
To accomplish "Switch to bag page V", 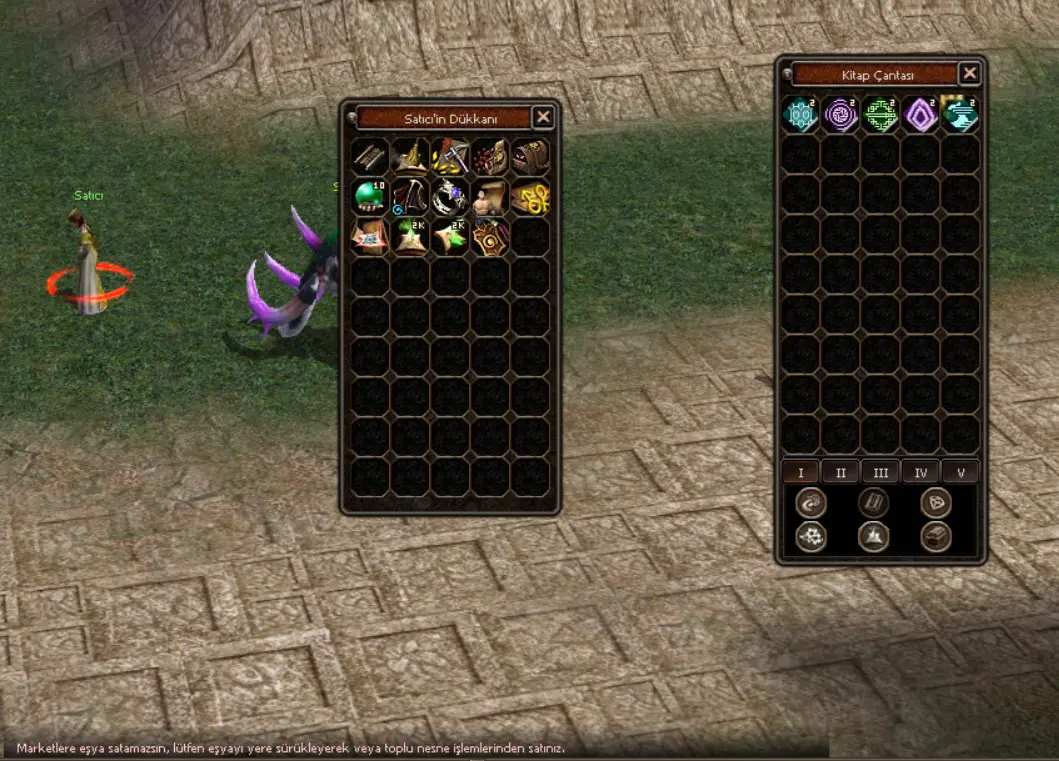I will [x=959, y=472].
